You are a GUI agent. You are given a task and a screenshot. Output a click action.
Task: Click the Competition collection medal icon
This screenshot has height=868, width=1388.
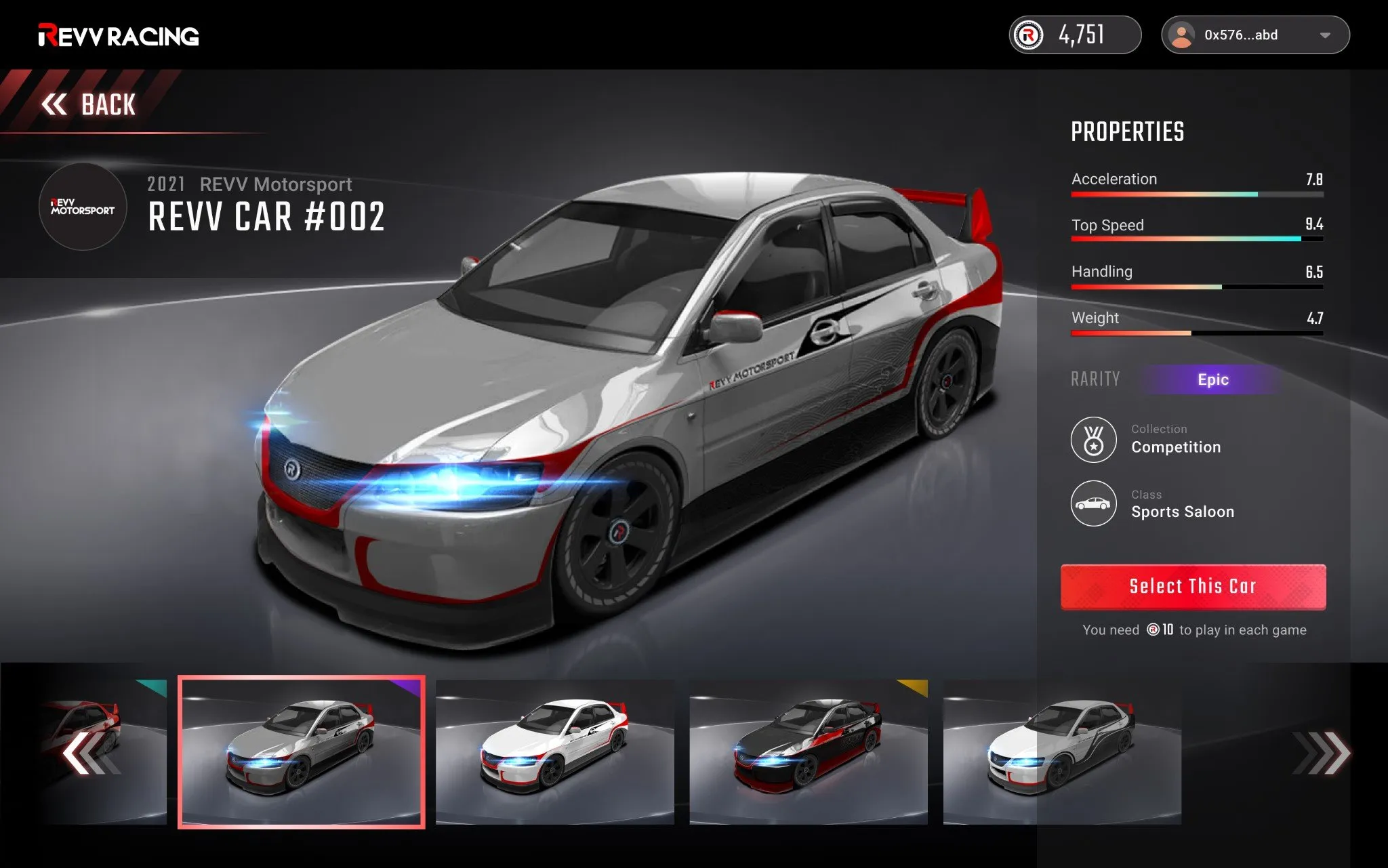pyautogui.click(x=1093, y=439)
